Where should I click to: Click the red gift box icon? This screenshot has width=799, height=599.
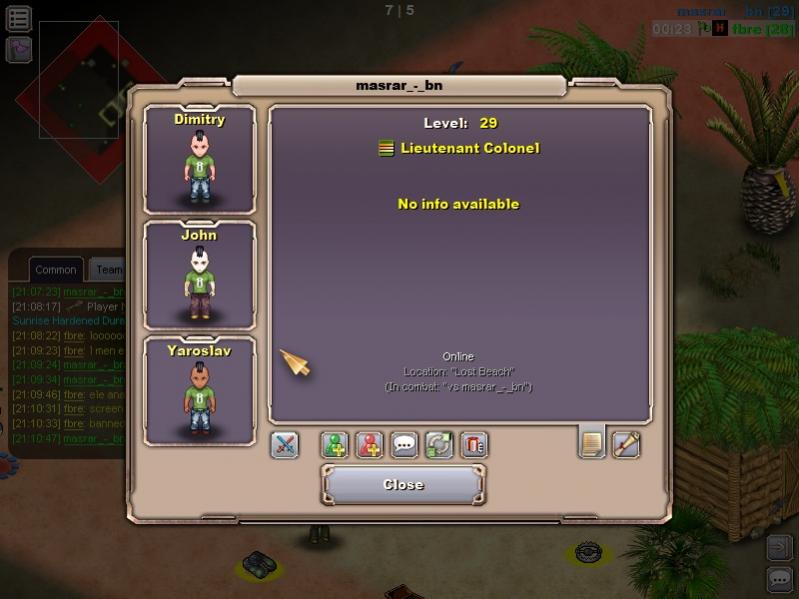click(474, 445)
